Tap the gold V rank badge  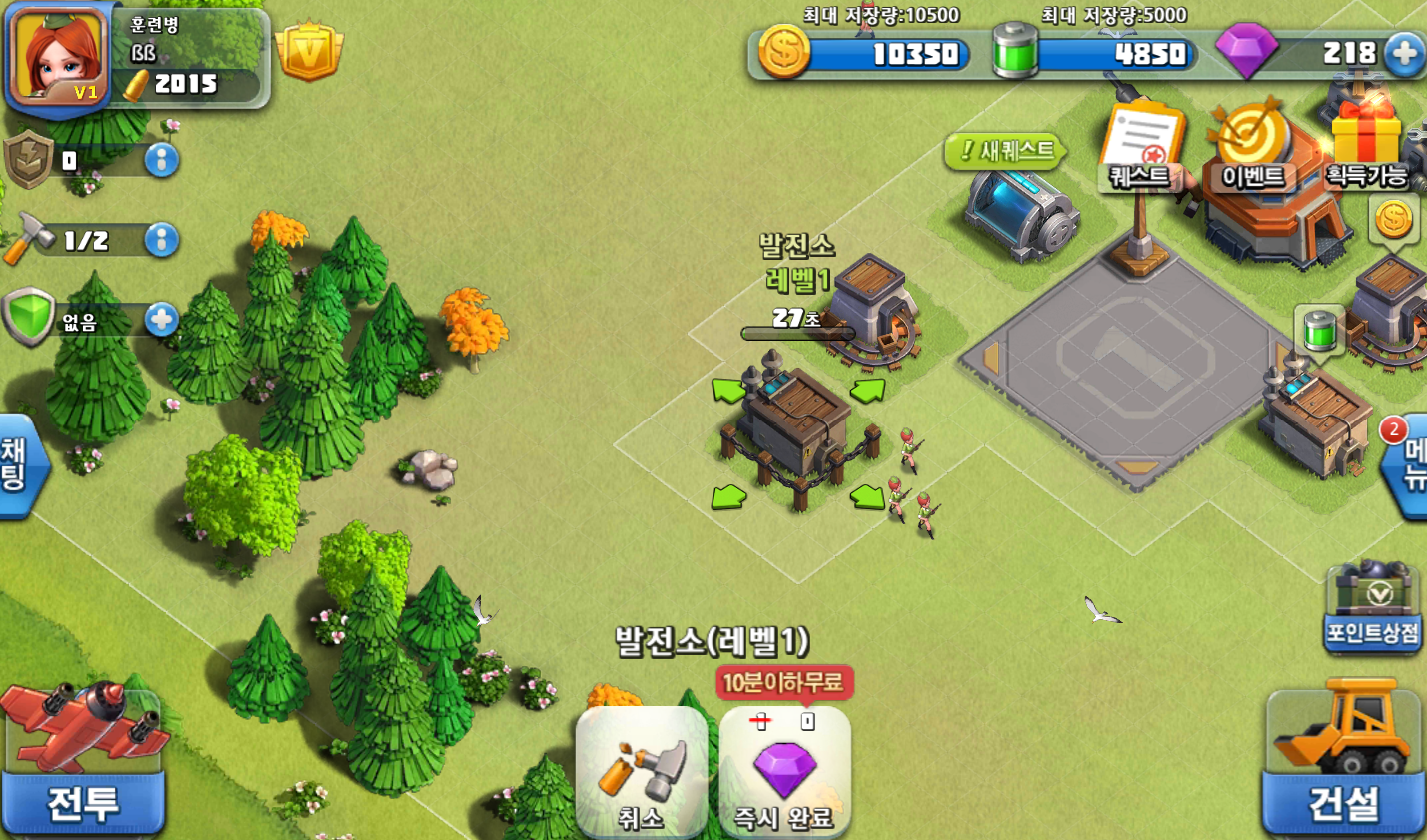[309, 50]
